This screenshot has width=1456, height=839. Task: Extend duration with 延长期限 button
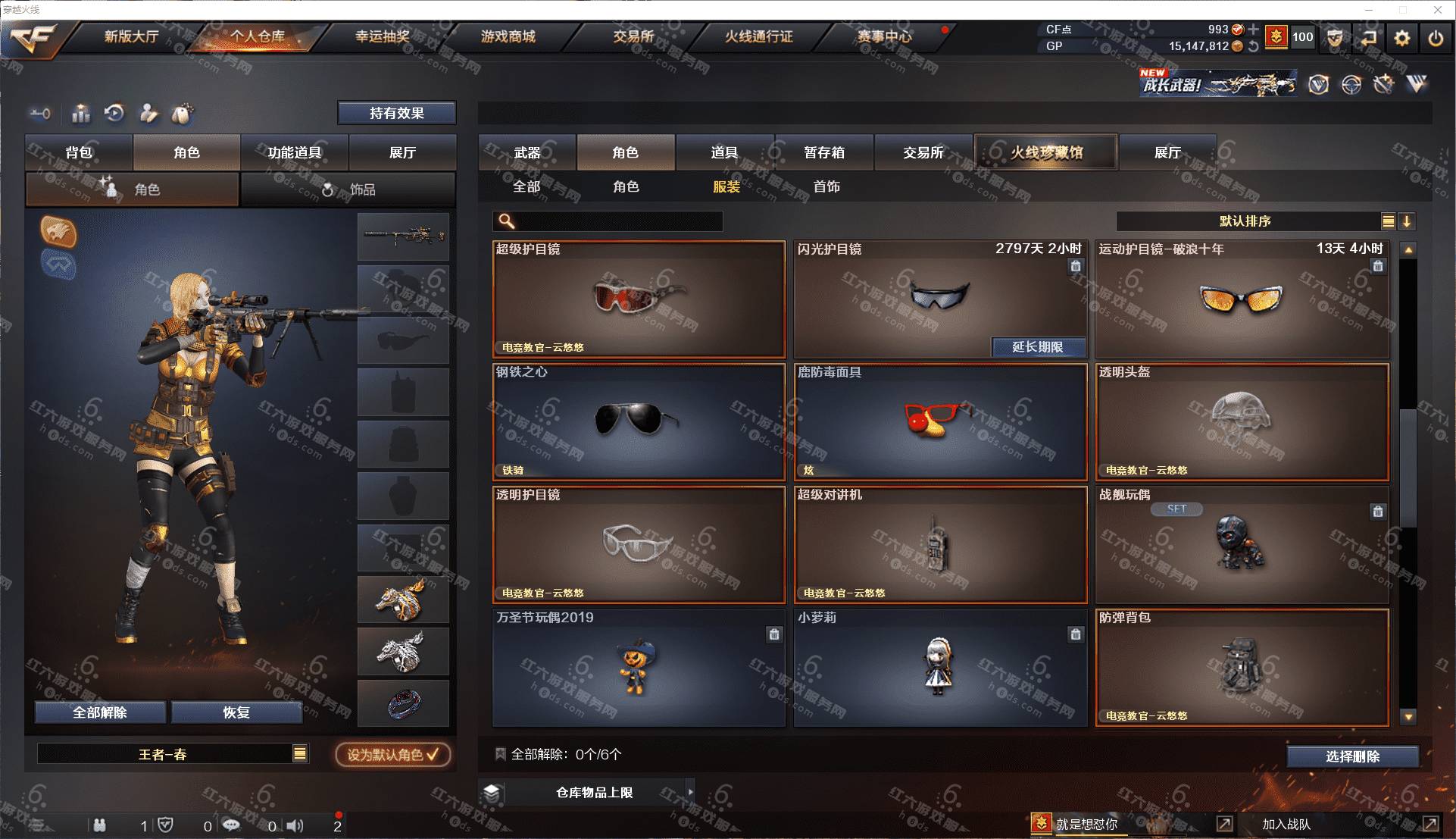pos(1037,347)
